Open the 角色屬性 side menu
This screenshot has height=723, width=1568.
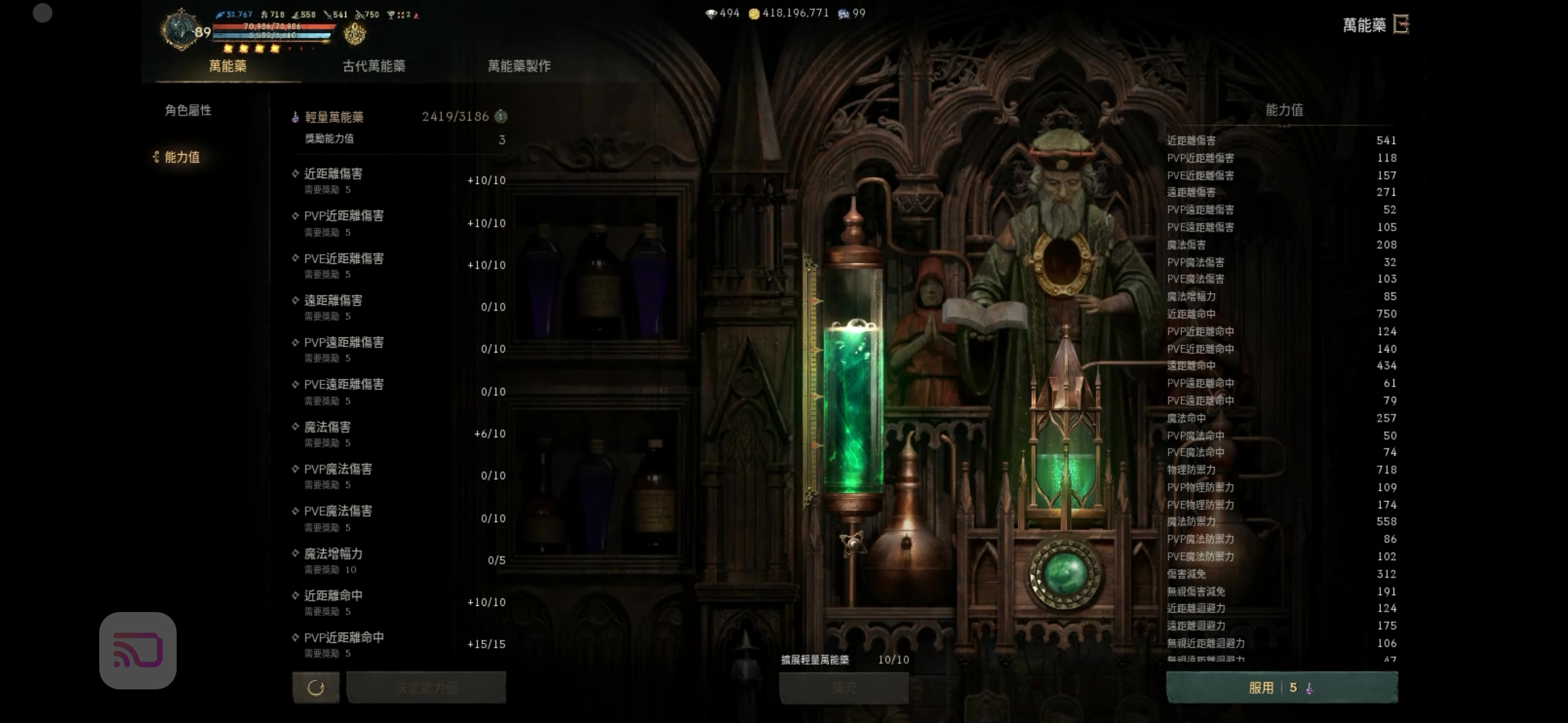188,110
